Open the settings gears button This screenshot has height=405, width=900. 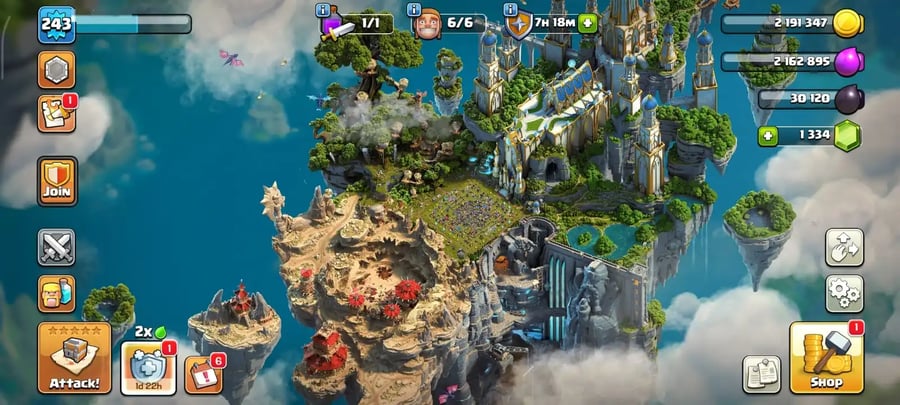point(844,294)
